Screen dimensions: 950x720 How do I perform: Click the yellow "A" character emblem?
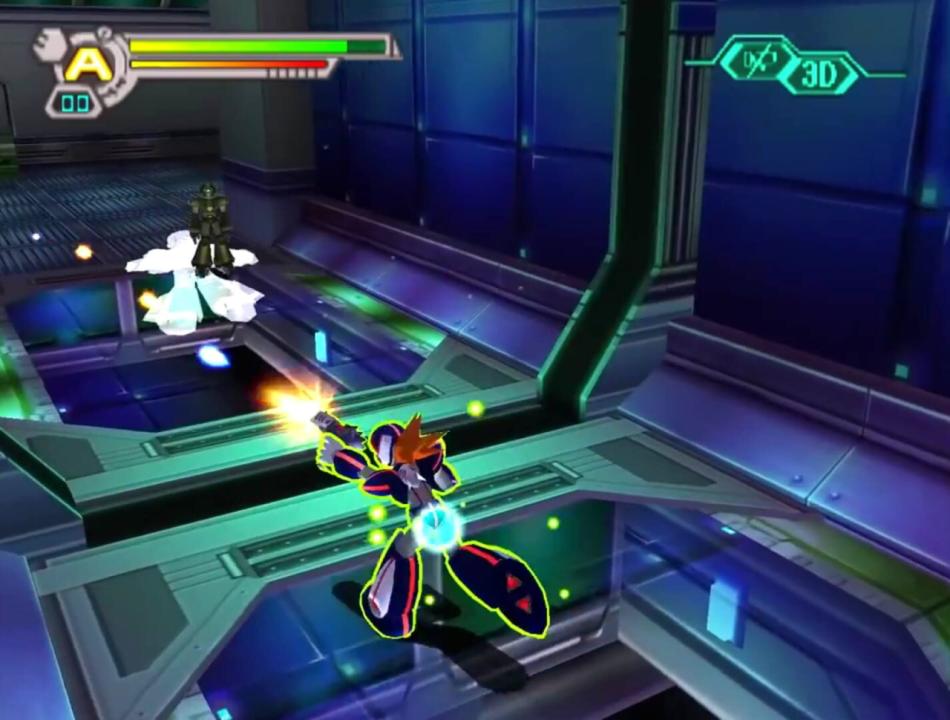(88, 64)
